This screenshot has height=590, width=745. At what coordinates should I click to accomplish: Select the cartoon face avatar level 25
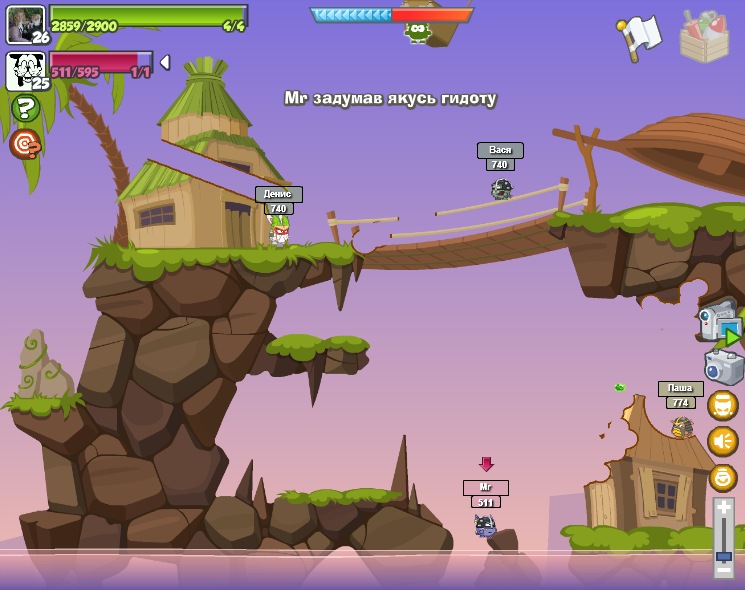(x=25, y=70)
